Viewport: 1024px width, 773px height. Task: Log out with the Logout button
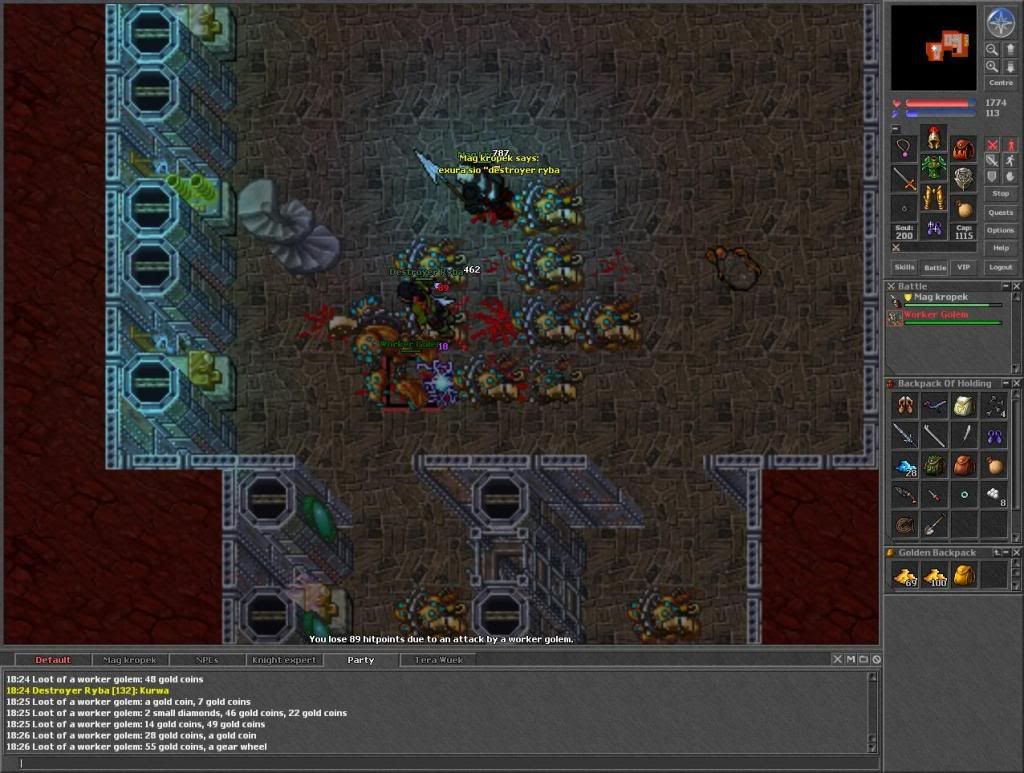[1000, 267]
